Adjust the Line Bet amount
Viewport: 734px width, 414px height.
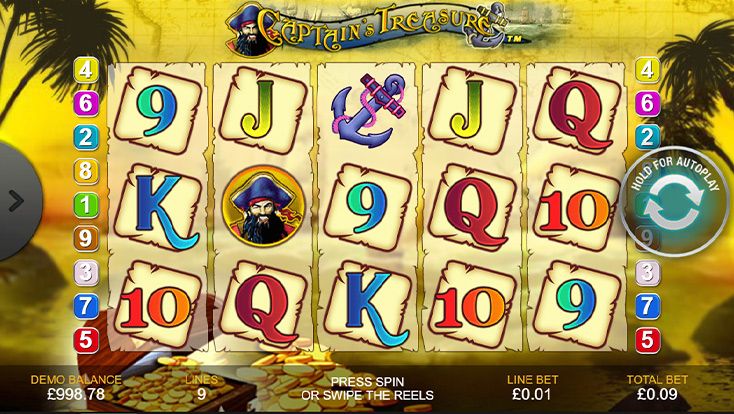pyautogui.click(x=527, y=388)
